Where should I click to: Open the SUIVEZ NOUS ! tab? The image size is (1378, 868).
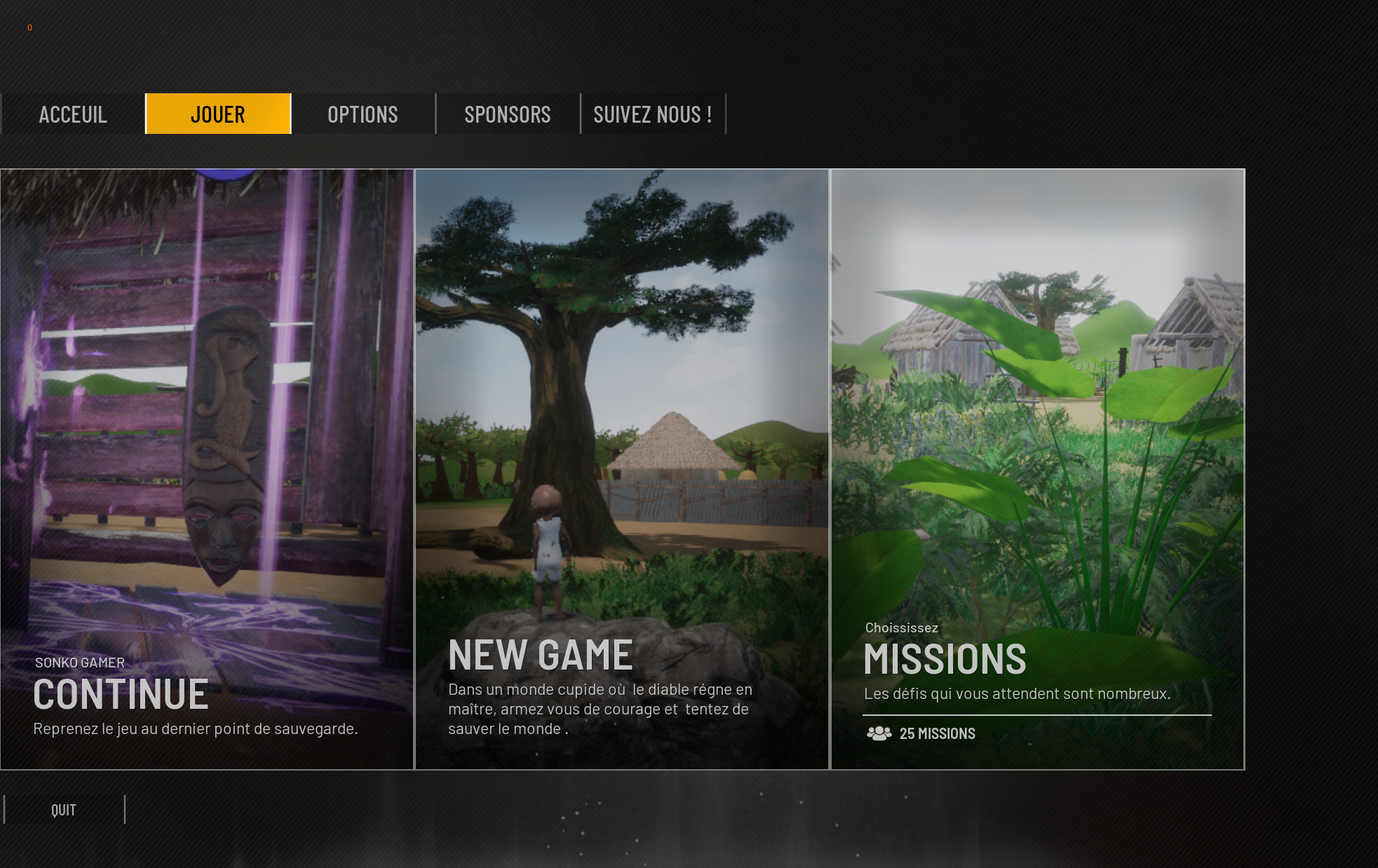tap(653, 114)
